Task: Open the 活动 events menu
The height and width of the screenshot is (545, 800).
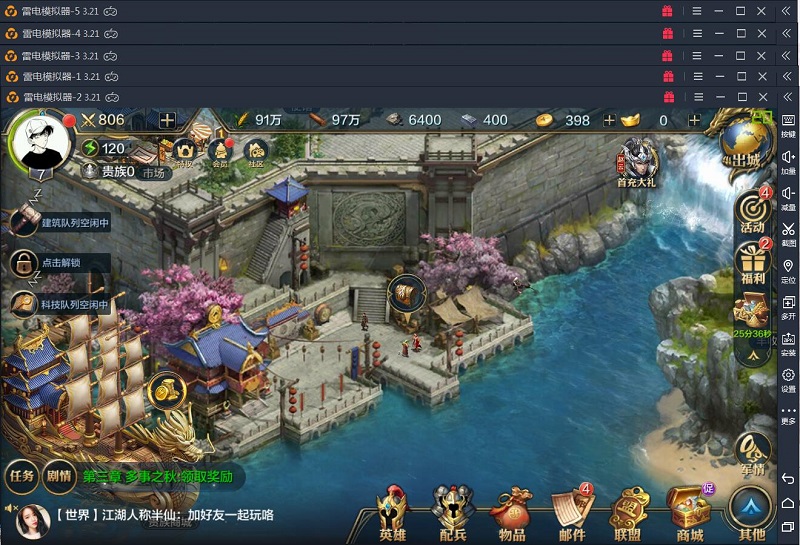Action: click(x=752, y=211)
